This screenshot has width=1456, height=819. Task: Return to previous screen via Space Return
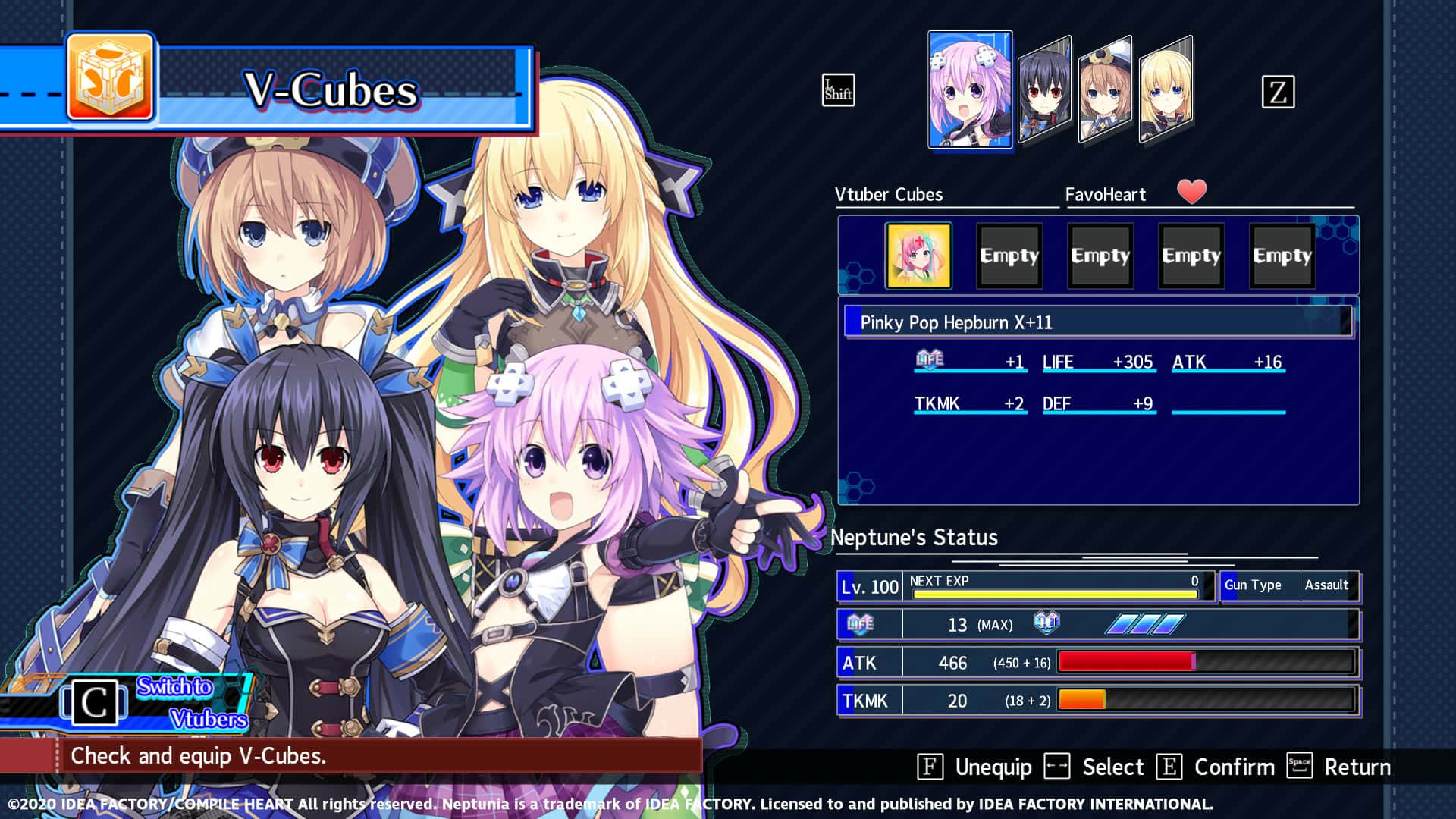pos(1338,767)
